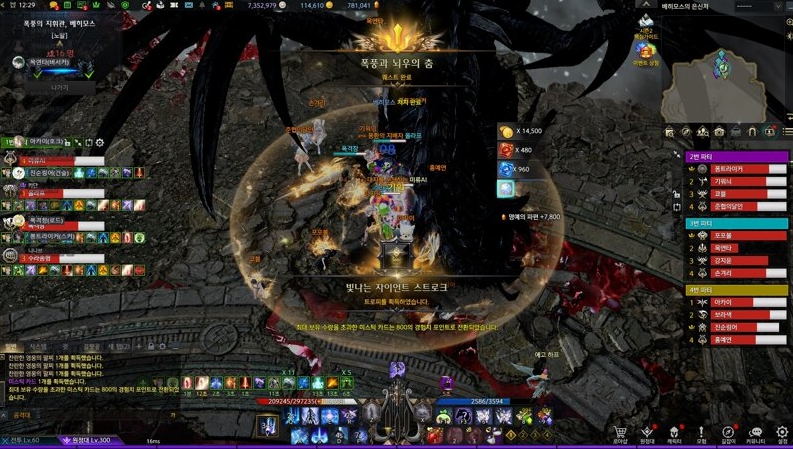The width and height of the screenshot is (793, 449).
Task: Click the glowing blue orb reward slot
Action: 506,169
